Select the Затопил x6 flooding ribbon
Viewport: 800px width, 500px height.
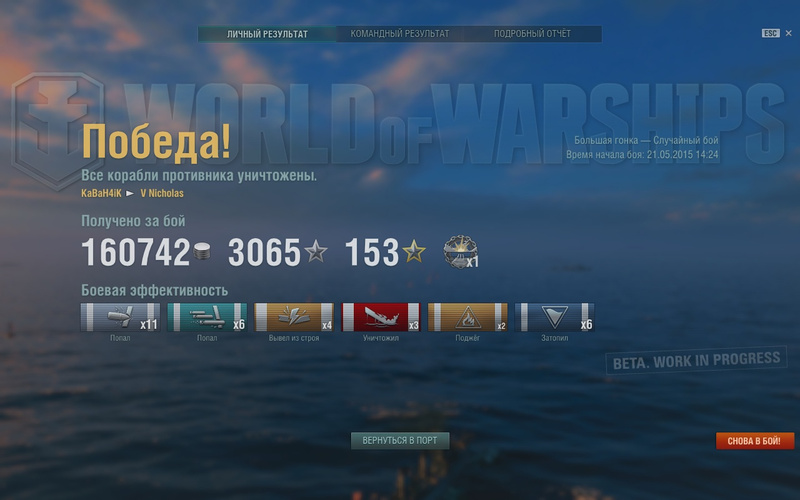[x=553, y=318]
